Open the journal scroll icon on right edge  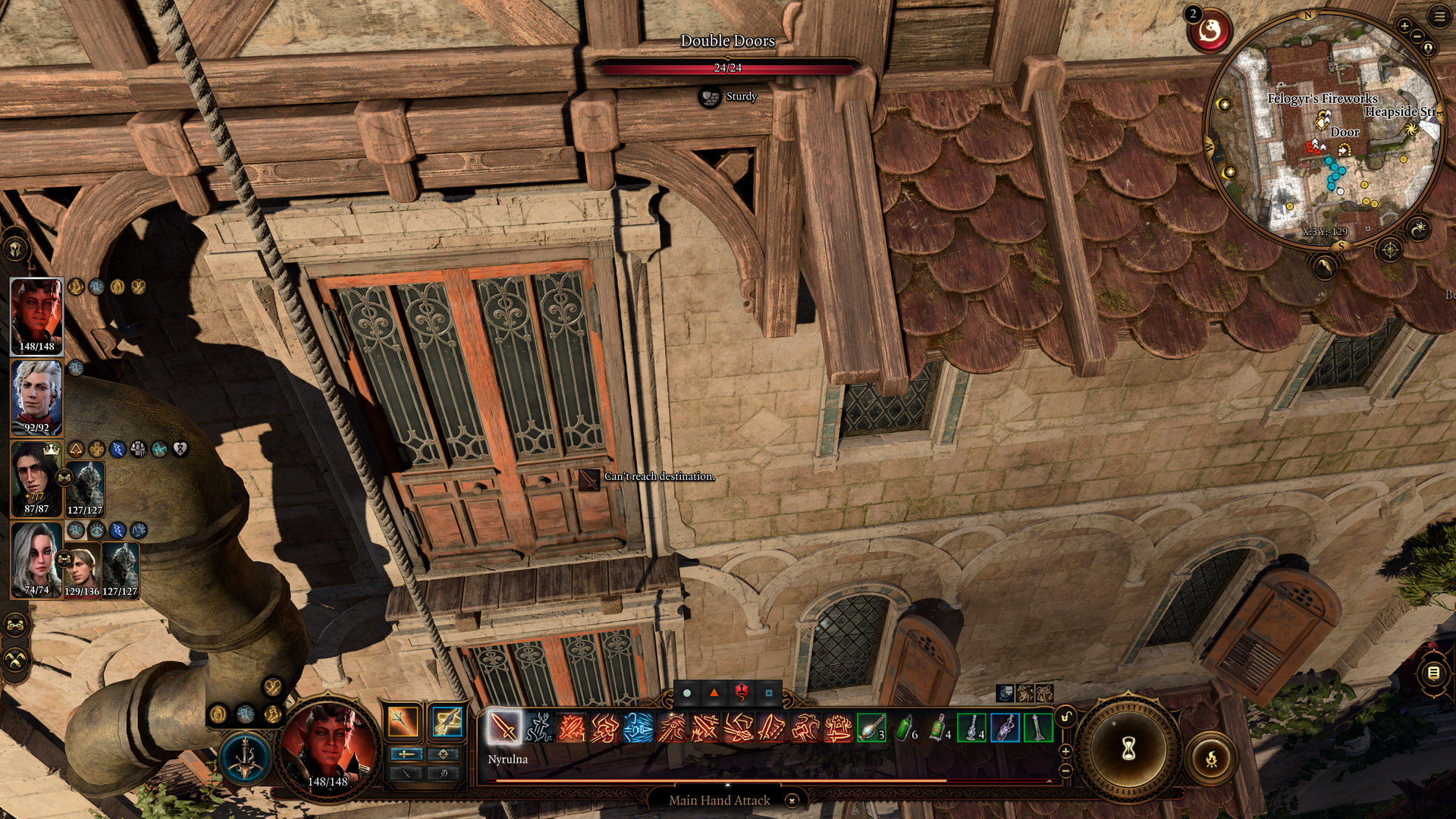coord(1433,673)
